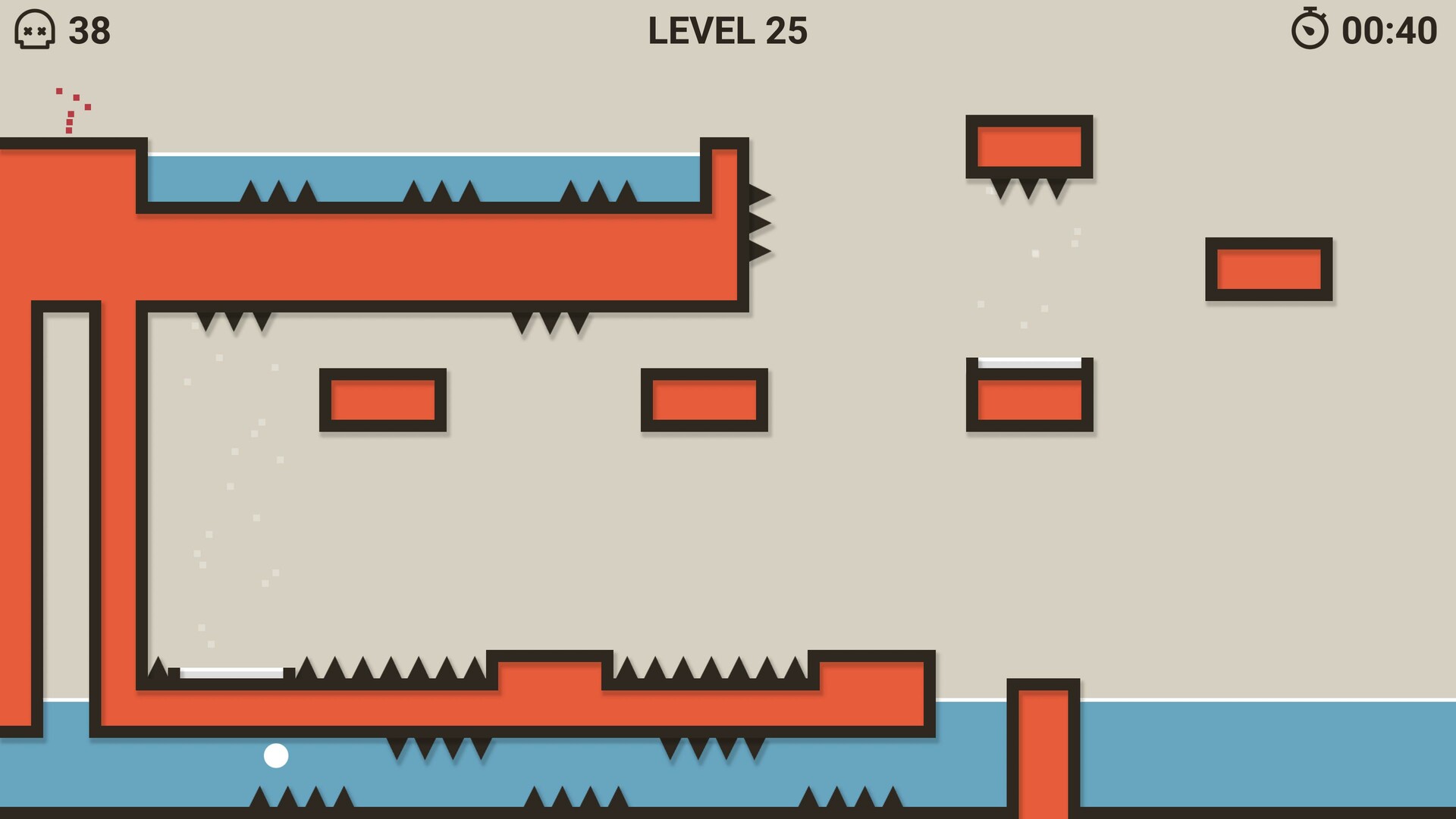The width and height of the screenshot is (1456, 819).
Task: Select the white ball player character
Action: coord(277,755)
